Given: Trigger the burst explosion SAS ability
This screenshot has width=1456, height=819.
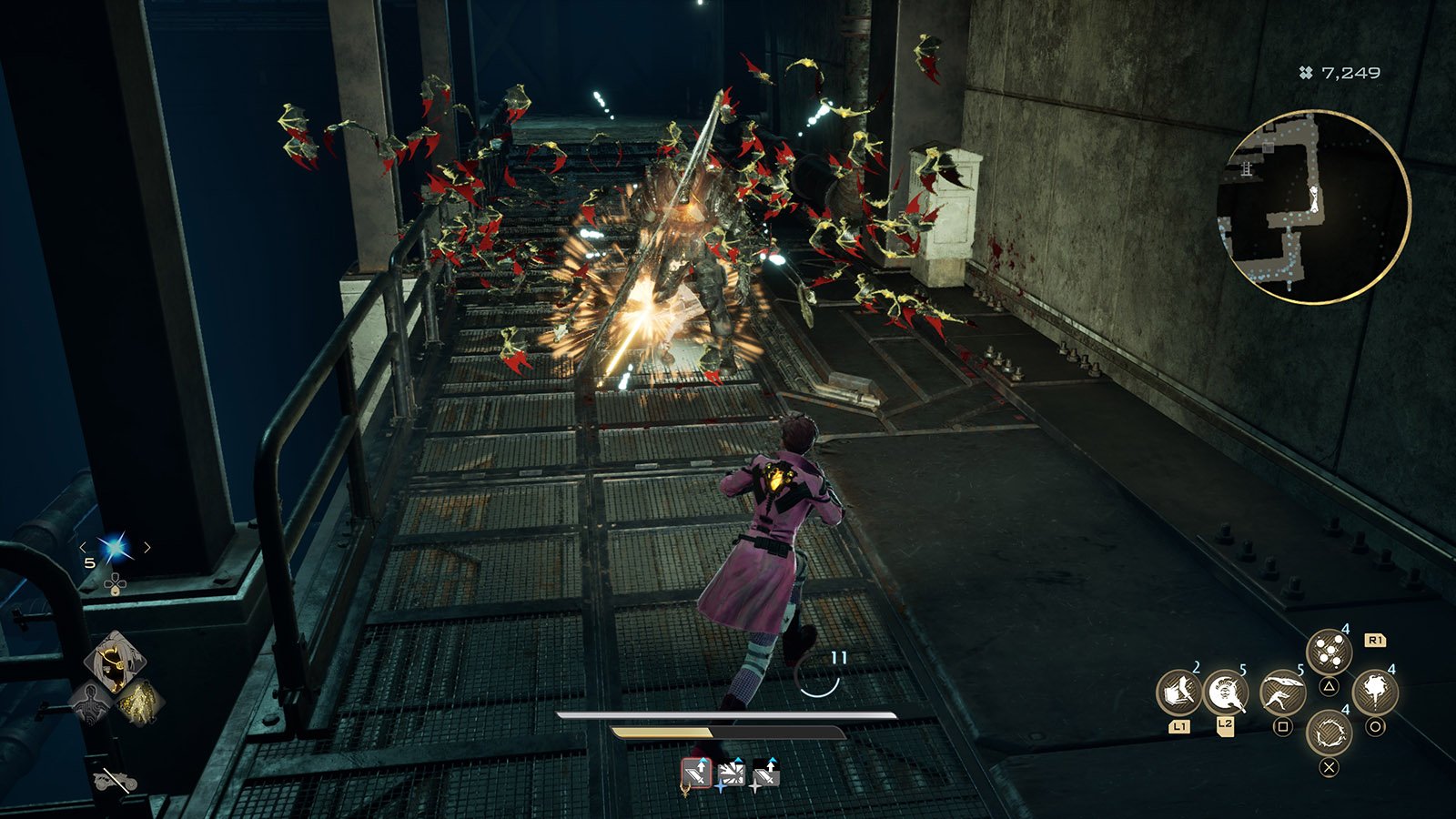Looking at the screenshot, I should 1374,693.
